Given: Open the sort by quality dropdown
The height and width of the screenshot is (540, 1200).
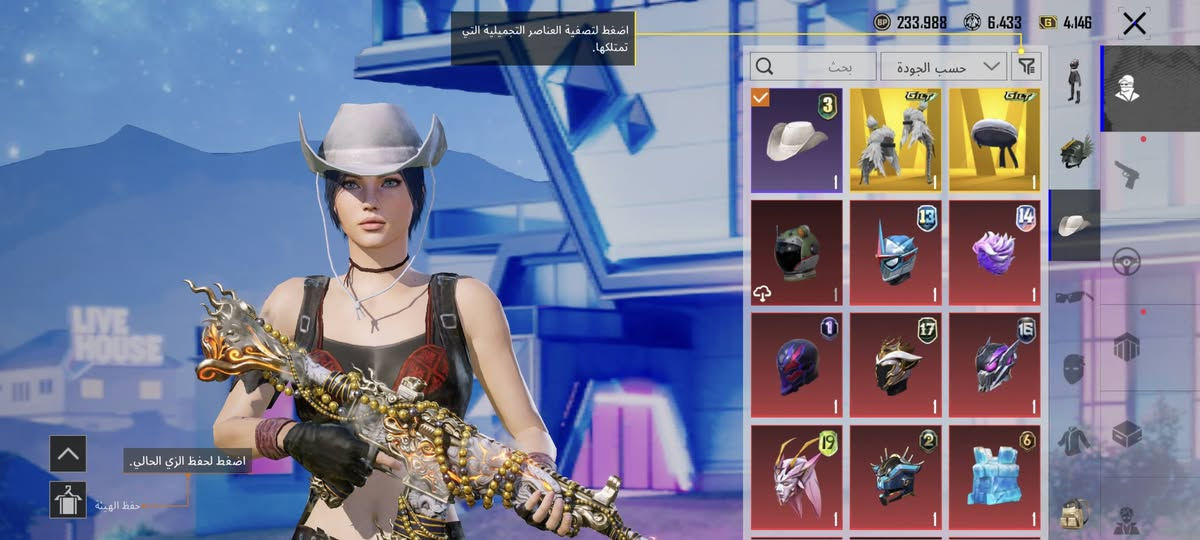Looking at the screenshot, I should (942, 67).
